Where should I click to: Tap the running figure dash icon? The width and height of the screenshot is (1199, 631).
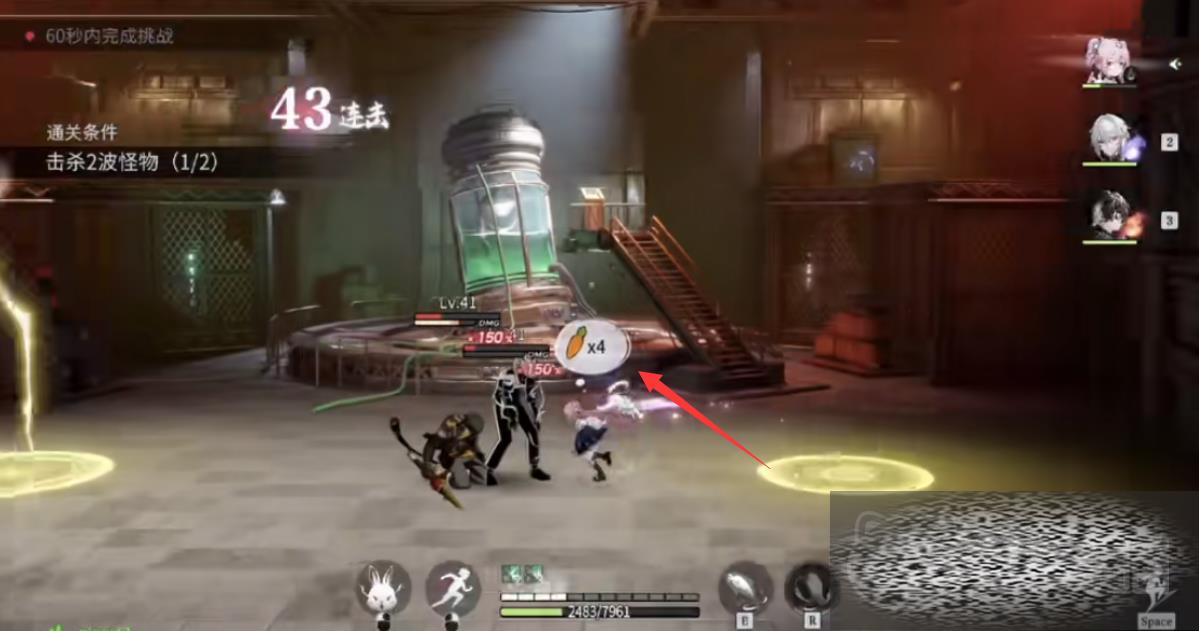point(453,587)
